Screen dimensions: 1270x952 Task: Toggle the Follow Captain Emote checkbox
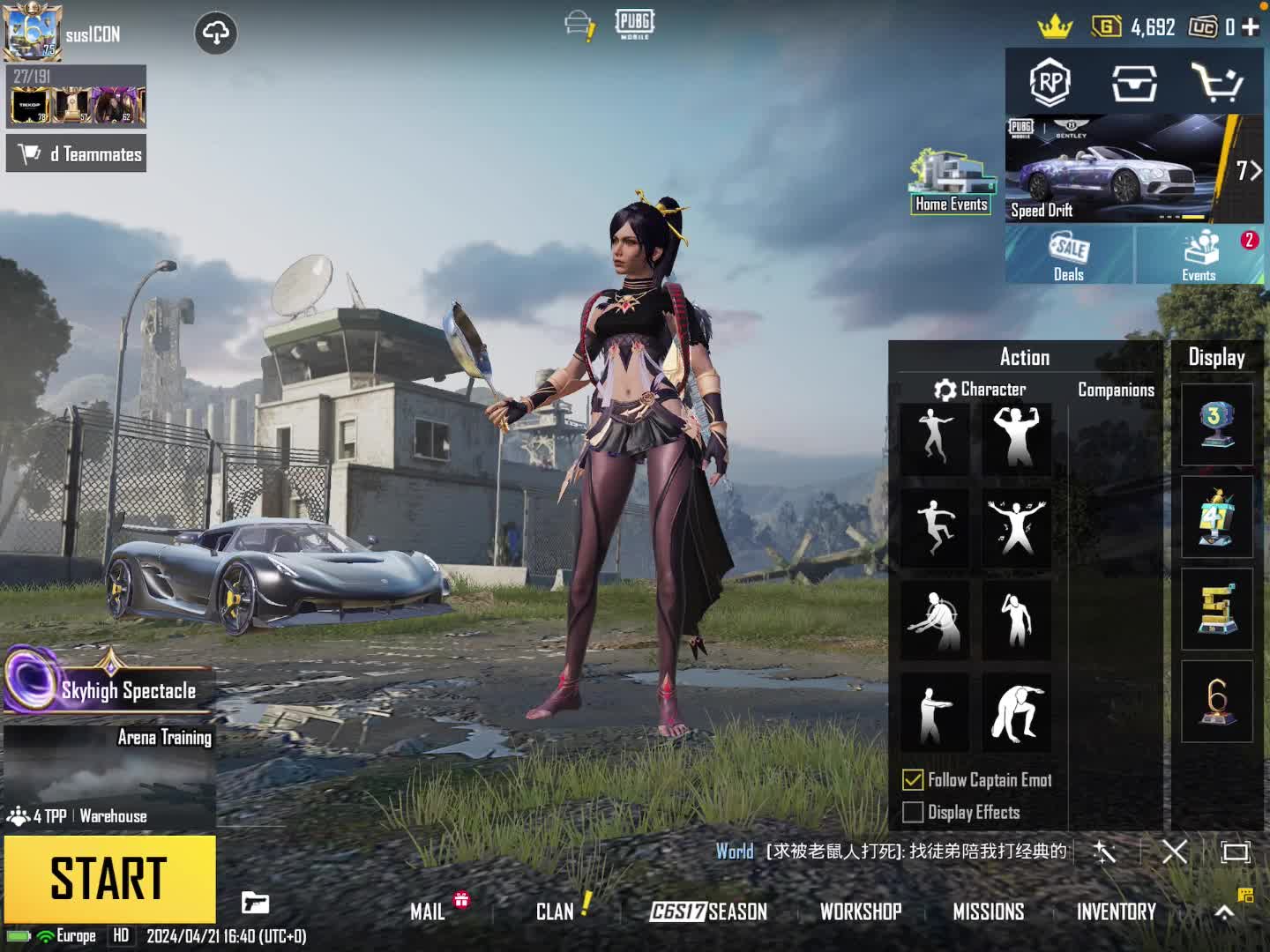pos(913,780)
